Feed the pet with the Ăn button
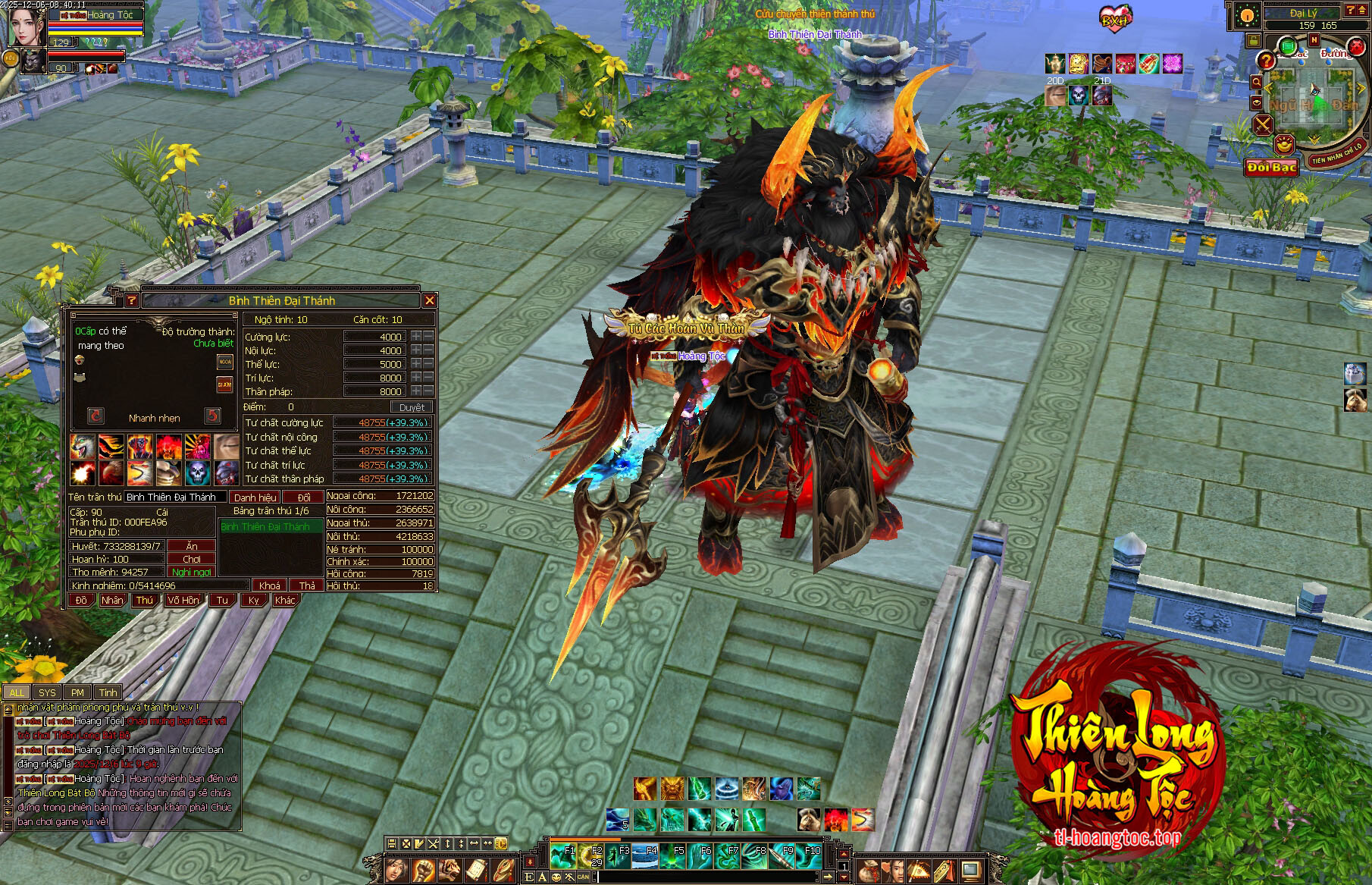Screen dimensions: 1372x885 click(x=192, y=546)
